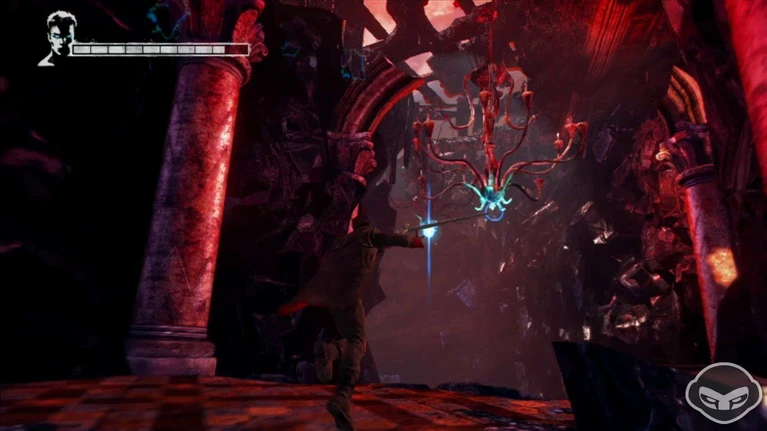Click Dante's portrait icon
The width and height of the screenshot is (767, 431).
coord(56,38)
